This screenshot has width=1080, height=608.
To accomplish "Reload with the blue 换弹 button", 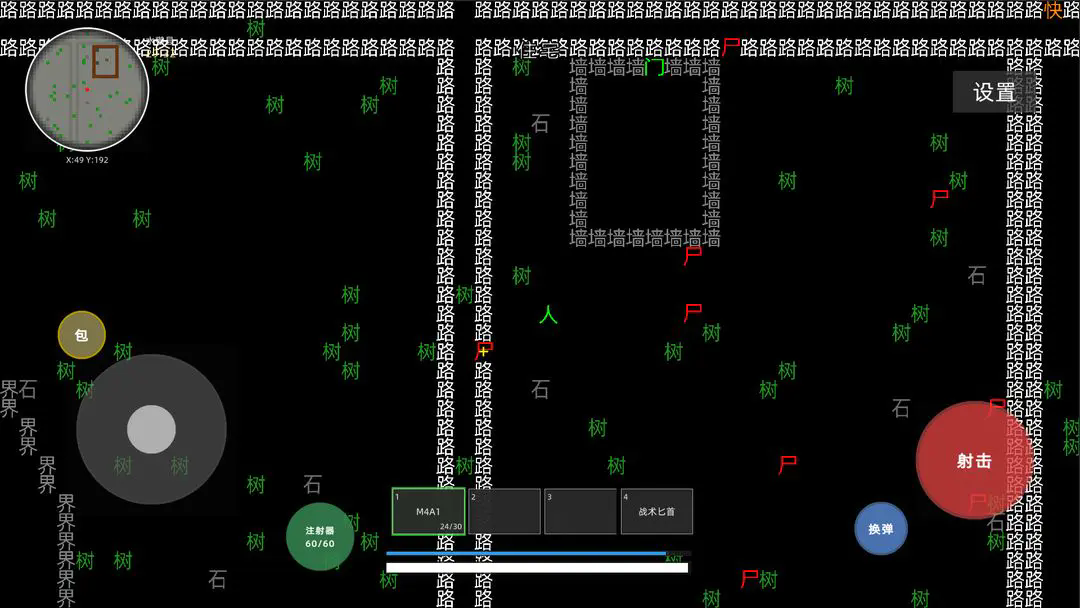I will click(x=881, y=529).
